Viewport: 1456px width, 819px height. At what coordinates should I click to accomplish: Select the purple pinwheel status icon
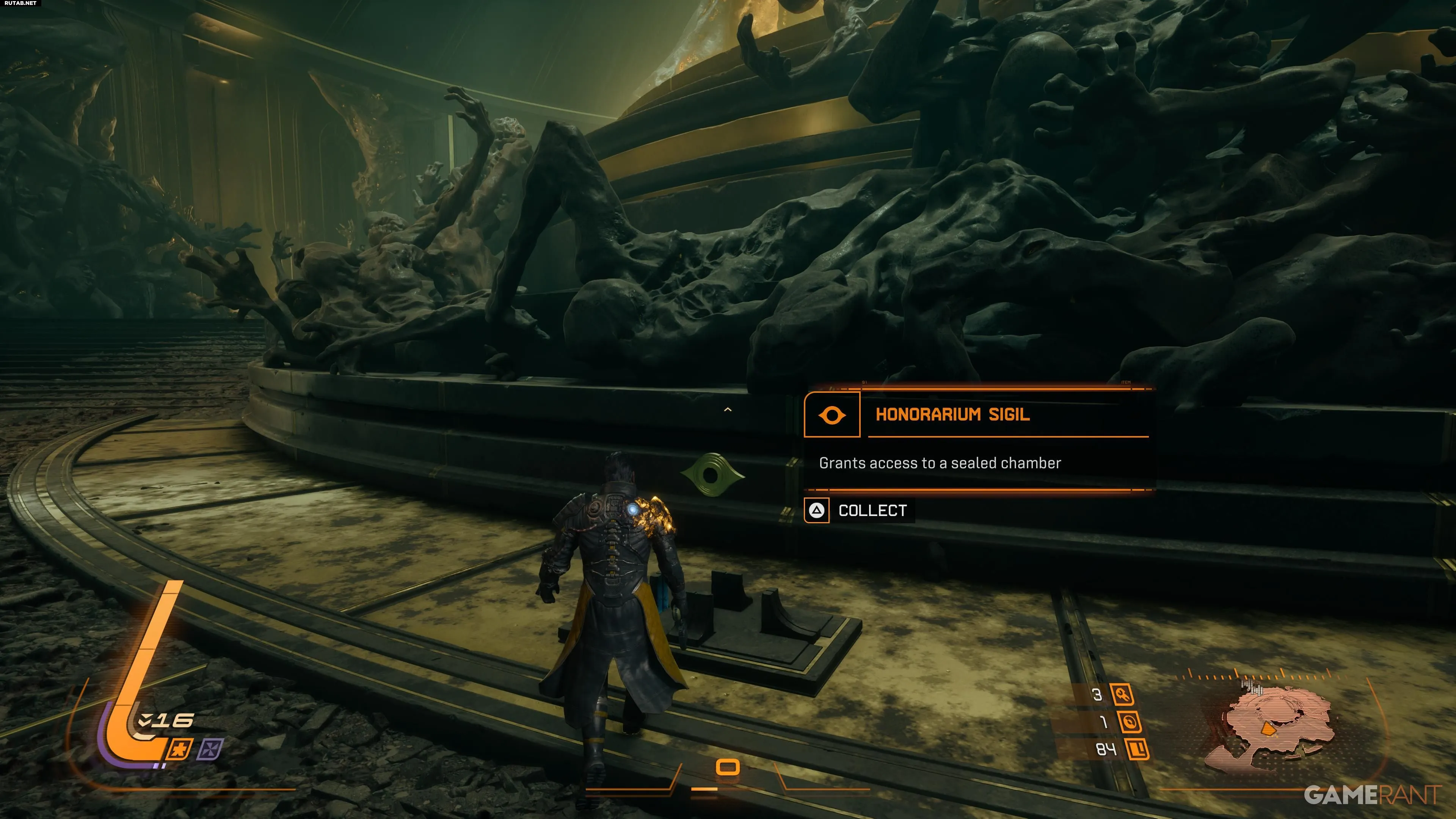(x=210, y=750)
